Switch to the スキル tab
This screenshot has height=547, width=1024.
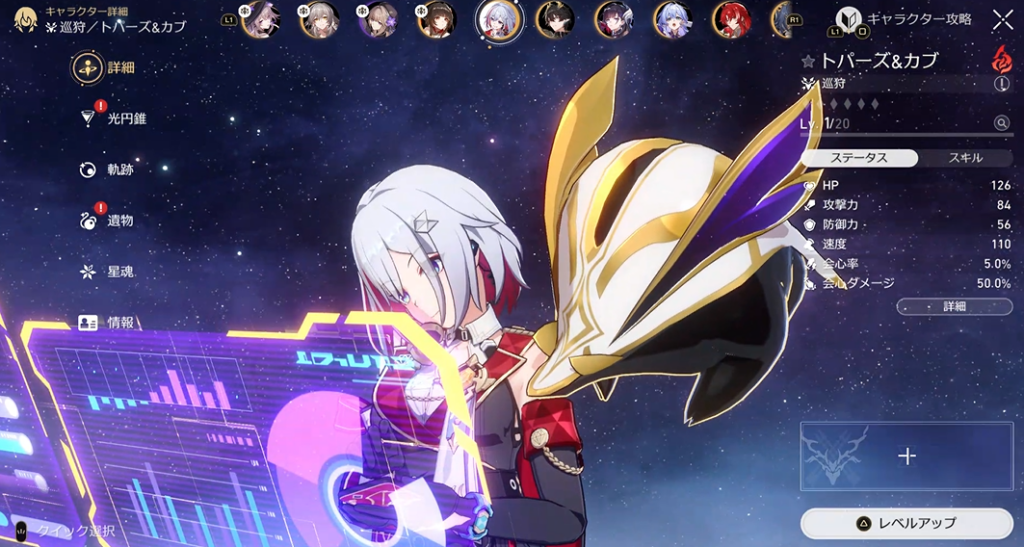tap(964, 158)
